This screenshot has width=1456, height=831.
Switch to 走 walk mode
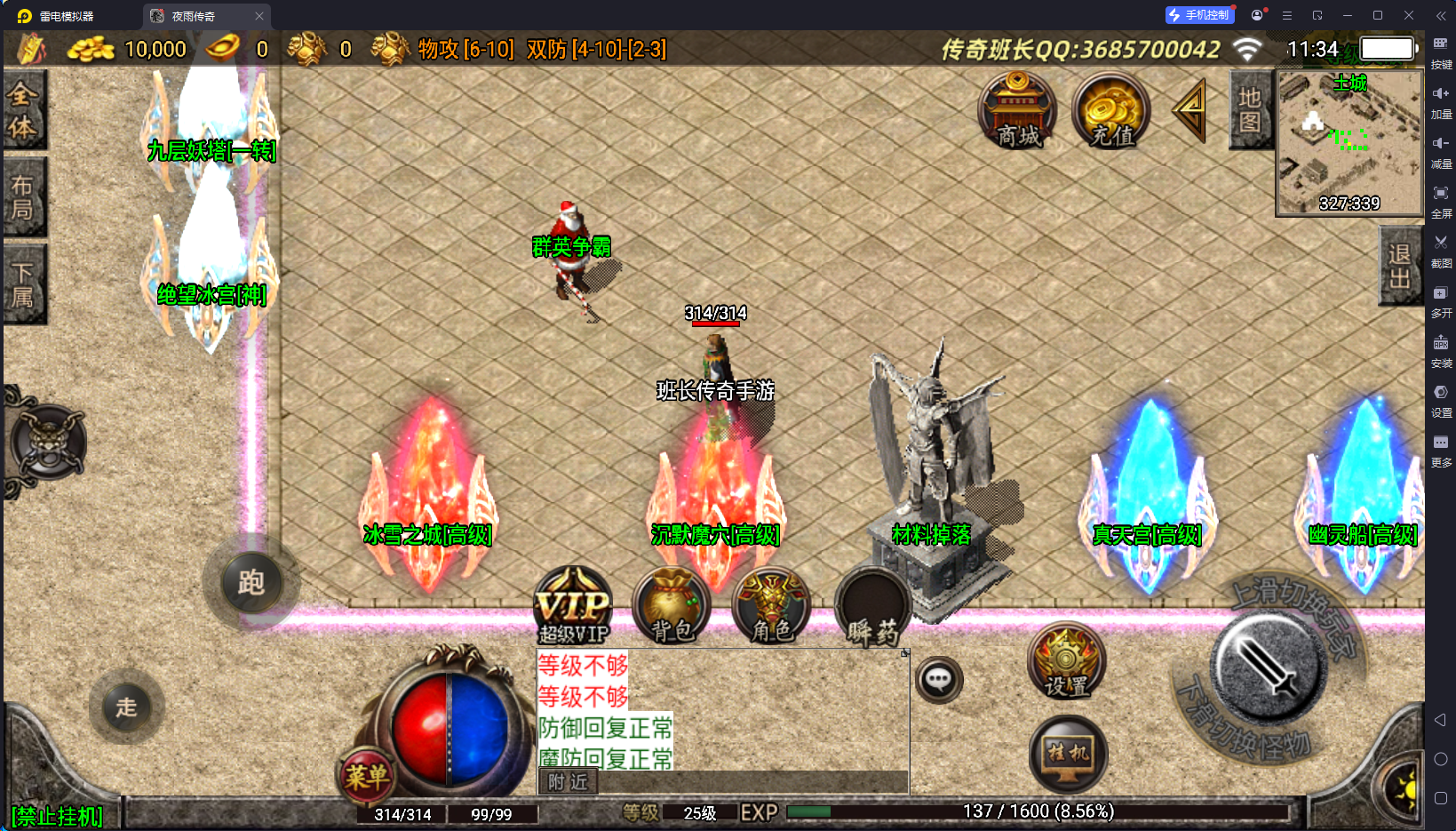126,707
